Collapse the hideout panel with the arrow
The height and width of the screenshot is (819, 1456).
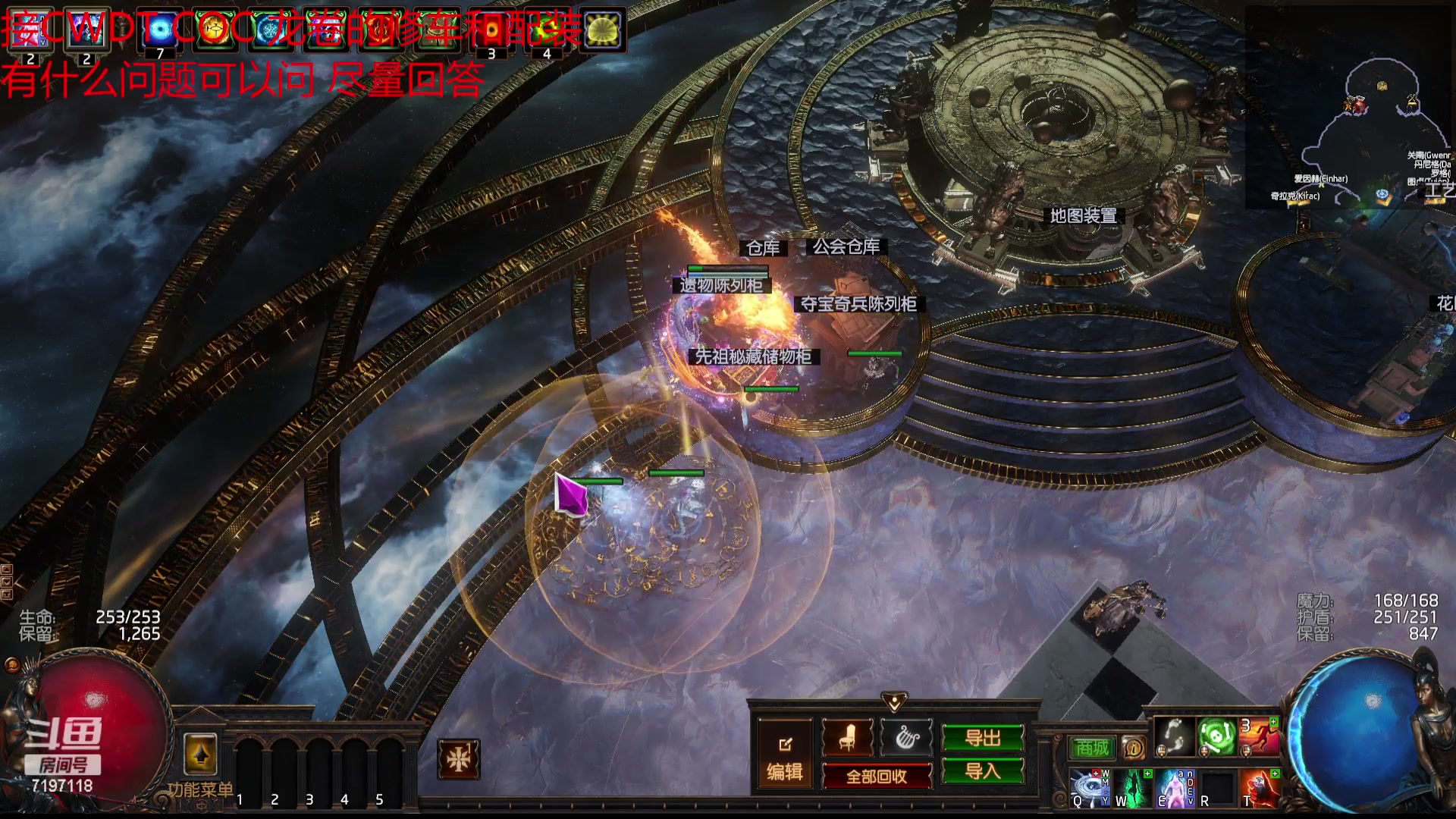point(894,701)
